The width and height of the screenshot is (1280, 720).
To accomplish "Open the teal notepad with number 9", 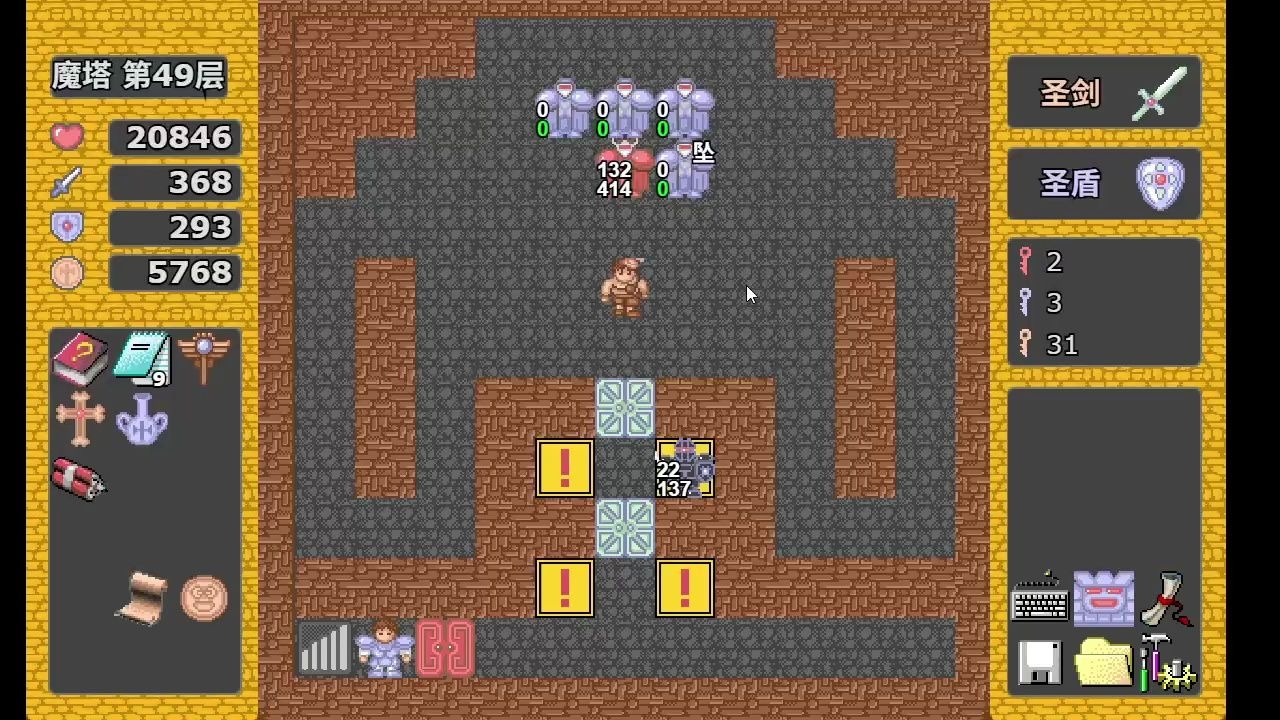I will click(142, 359).
